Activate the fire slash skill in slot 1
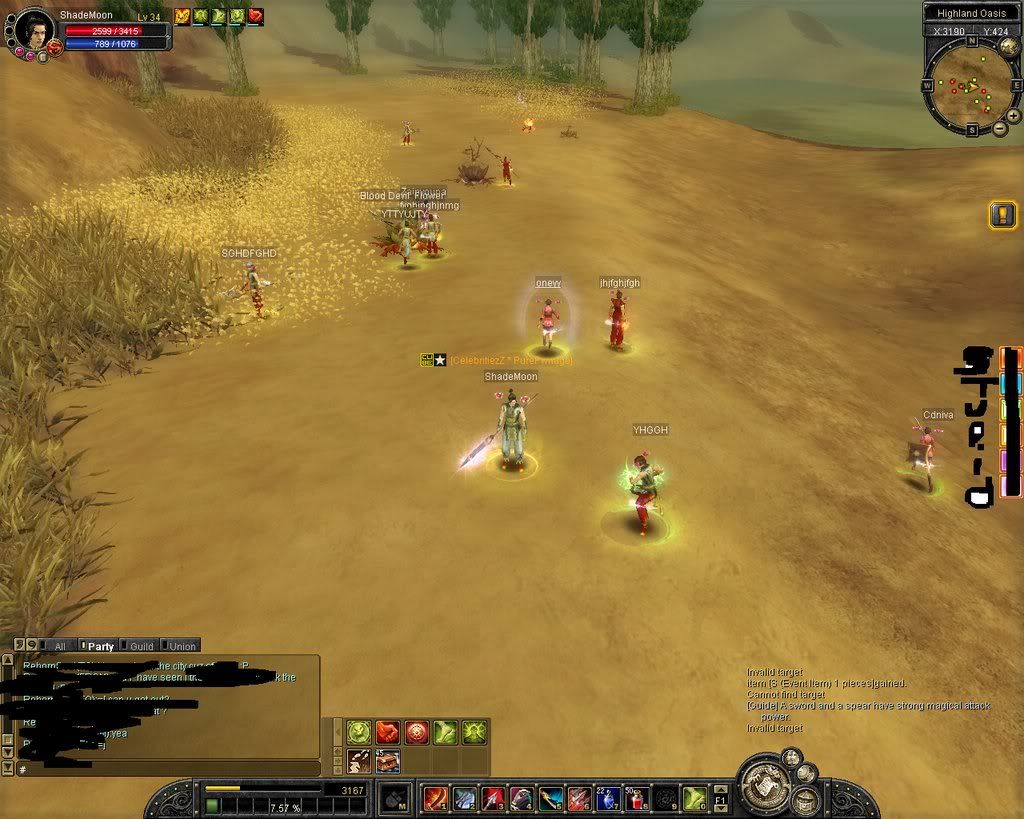The width and height of the screenshot is (1024, 819). pyautogui.click(x=435, y=798)
